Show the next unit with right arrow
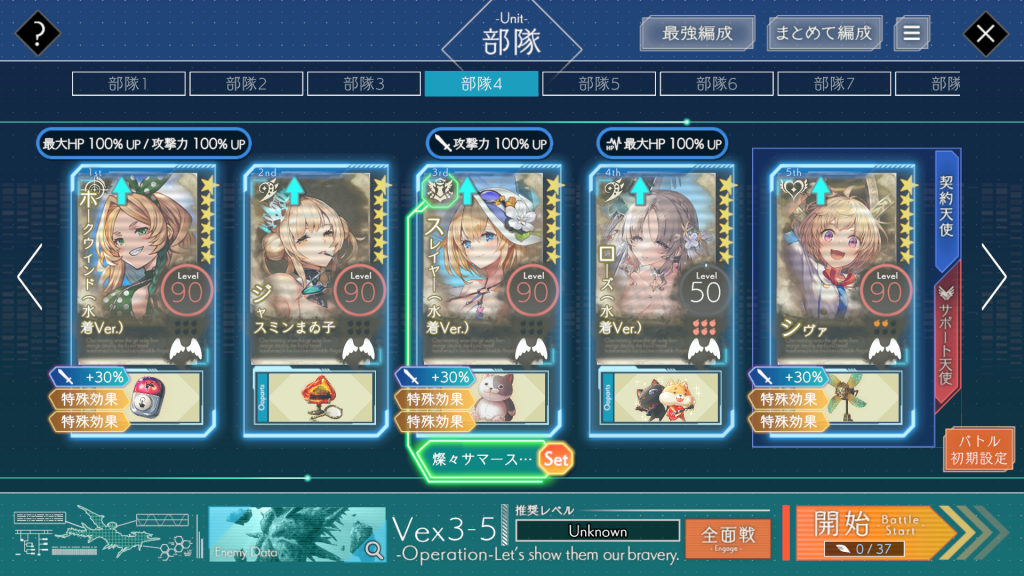1024x576 pixels. [x=993, y=277]
